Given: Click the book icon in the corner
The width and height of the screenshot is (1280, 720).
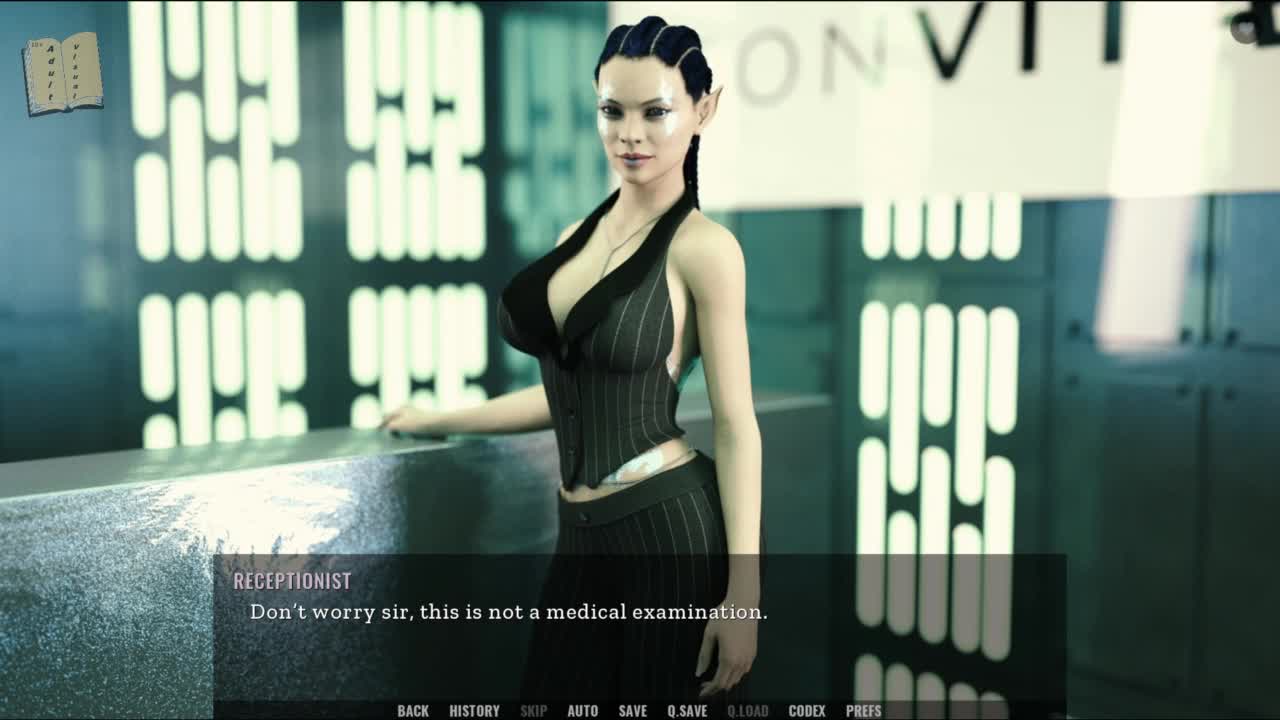Looking at the screenshot, I should click(x=63, y=73).
